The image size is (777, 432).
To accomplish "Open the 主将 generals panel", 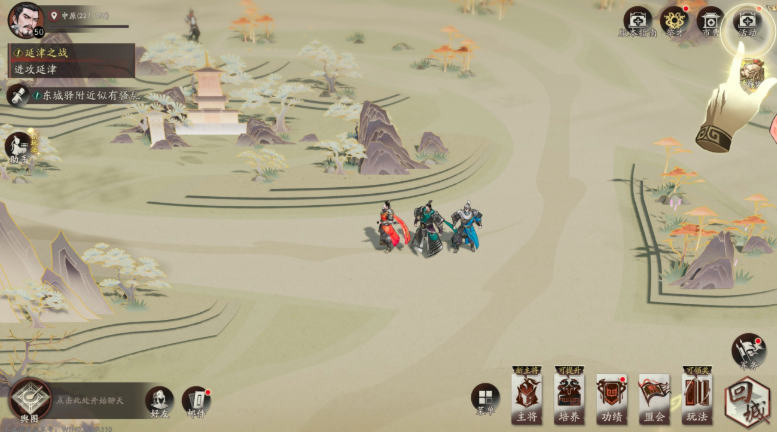I will (x=526, y=397).
